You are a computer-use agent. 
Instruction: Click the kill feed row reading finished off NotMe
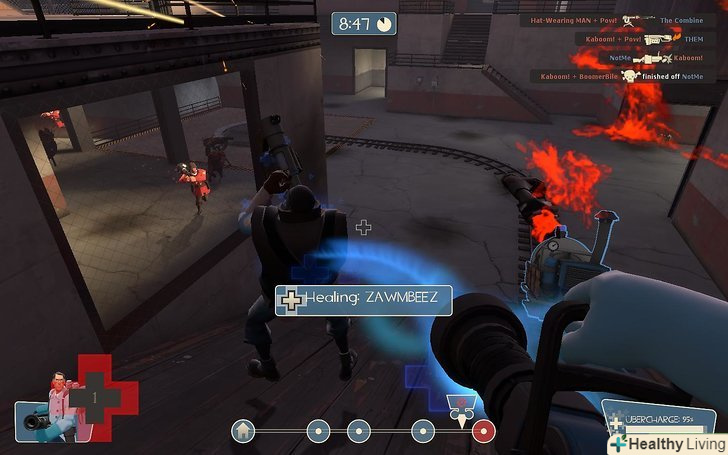click(x=621, y=76)
